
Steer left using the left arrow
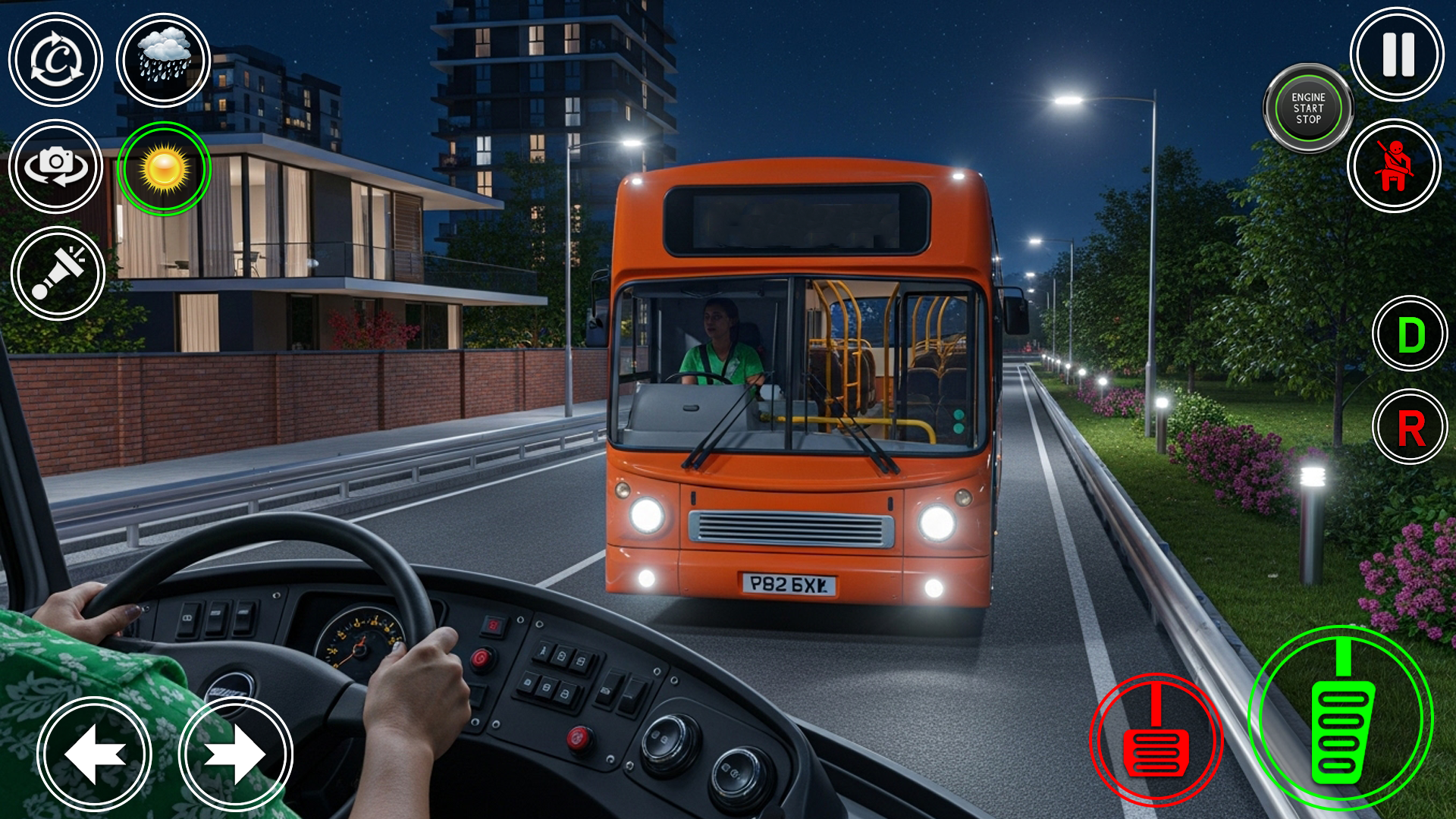93,753
